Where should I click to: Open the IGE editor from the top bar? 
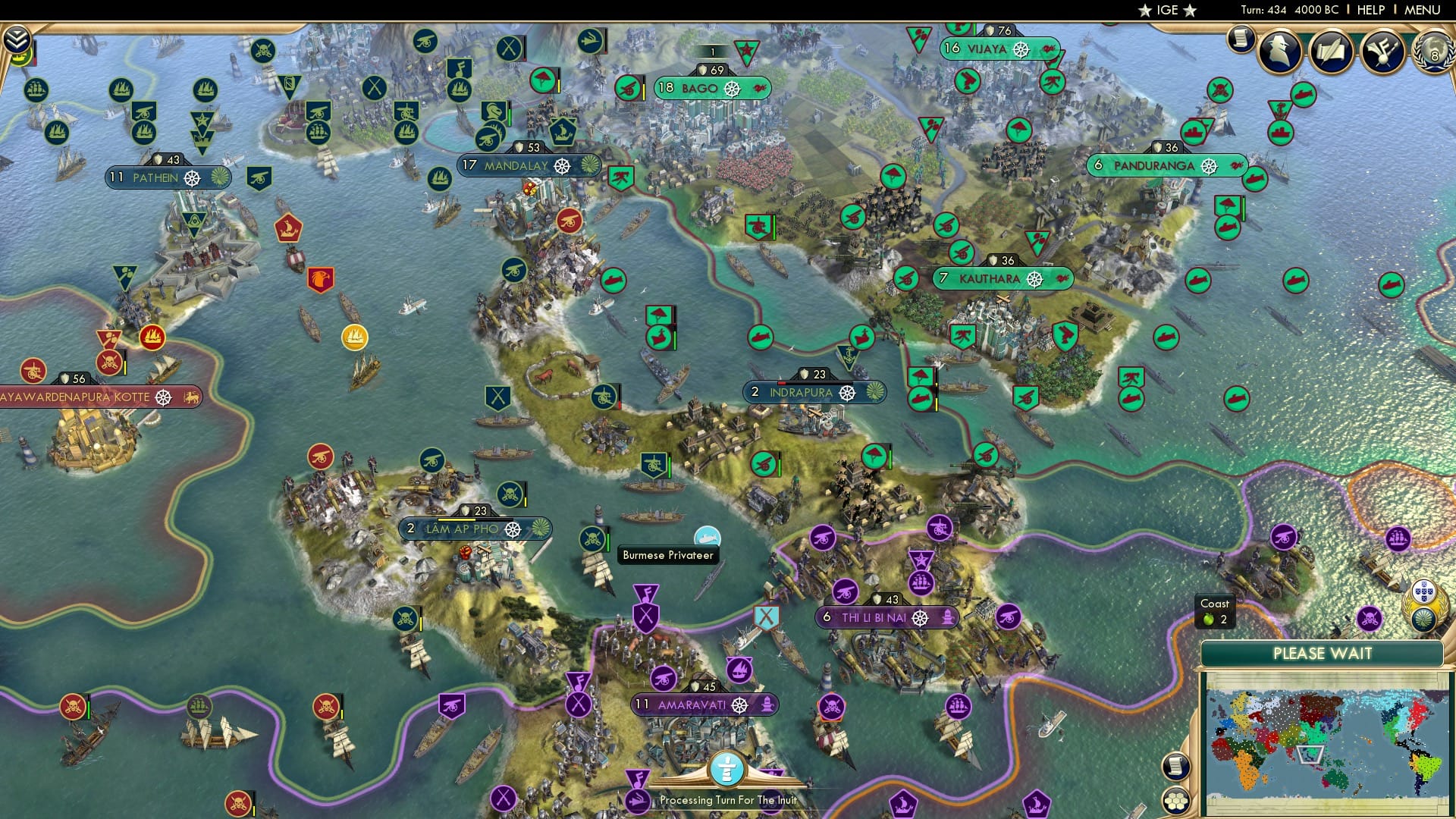1167,10
